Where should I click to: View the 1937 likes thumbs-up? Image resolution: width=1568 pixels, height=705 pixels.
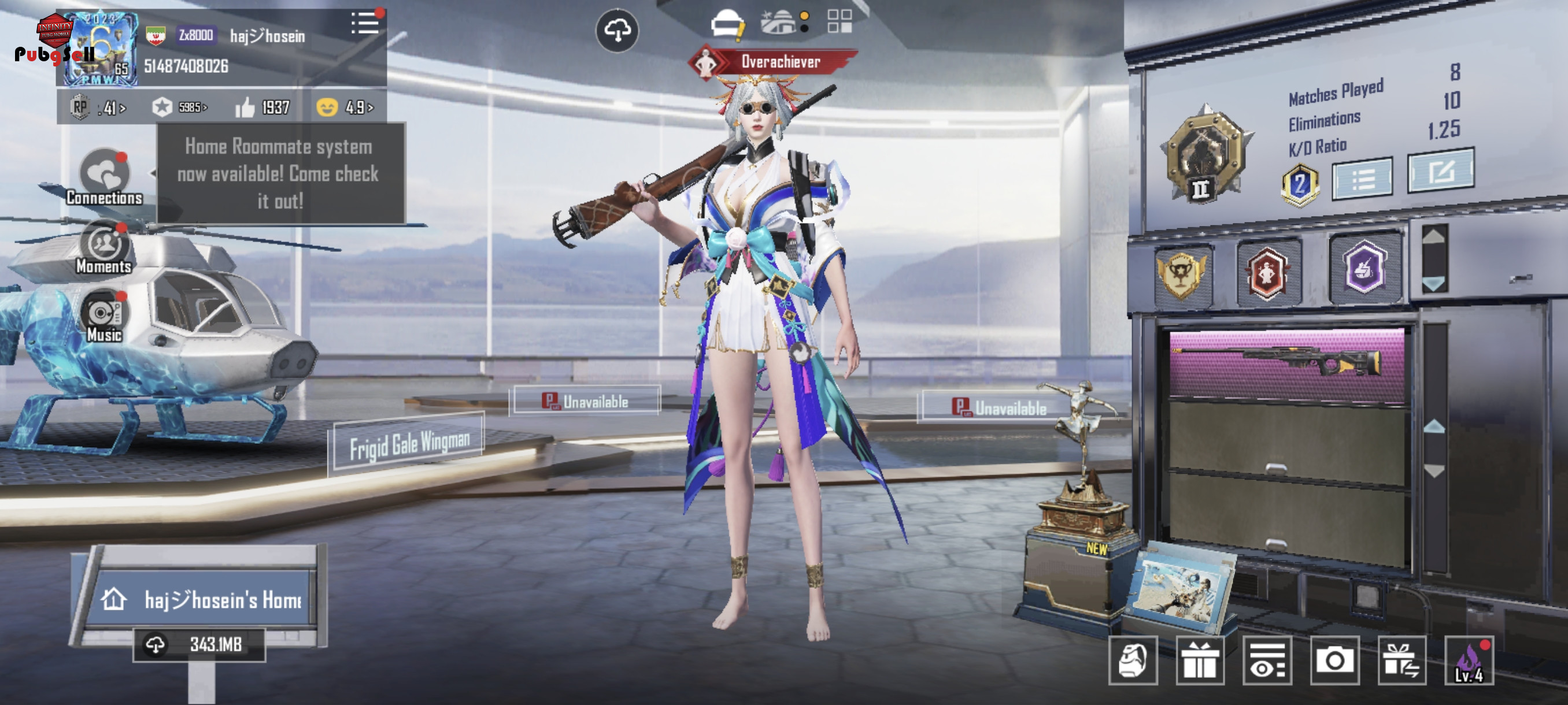262,107
